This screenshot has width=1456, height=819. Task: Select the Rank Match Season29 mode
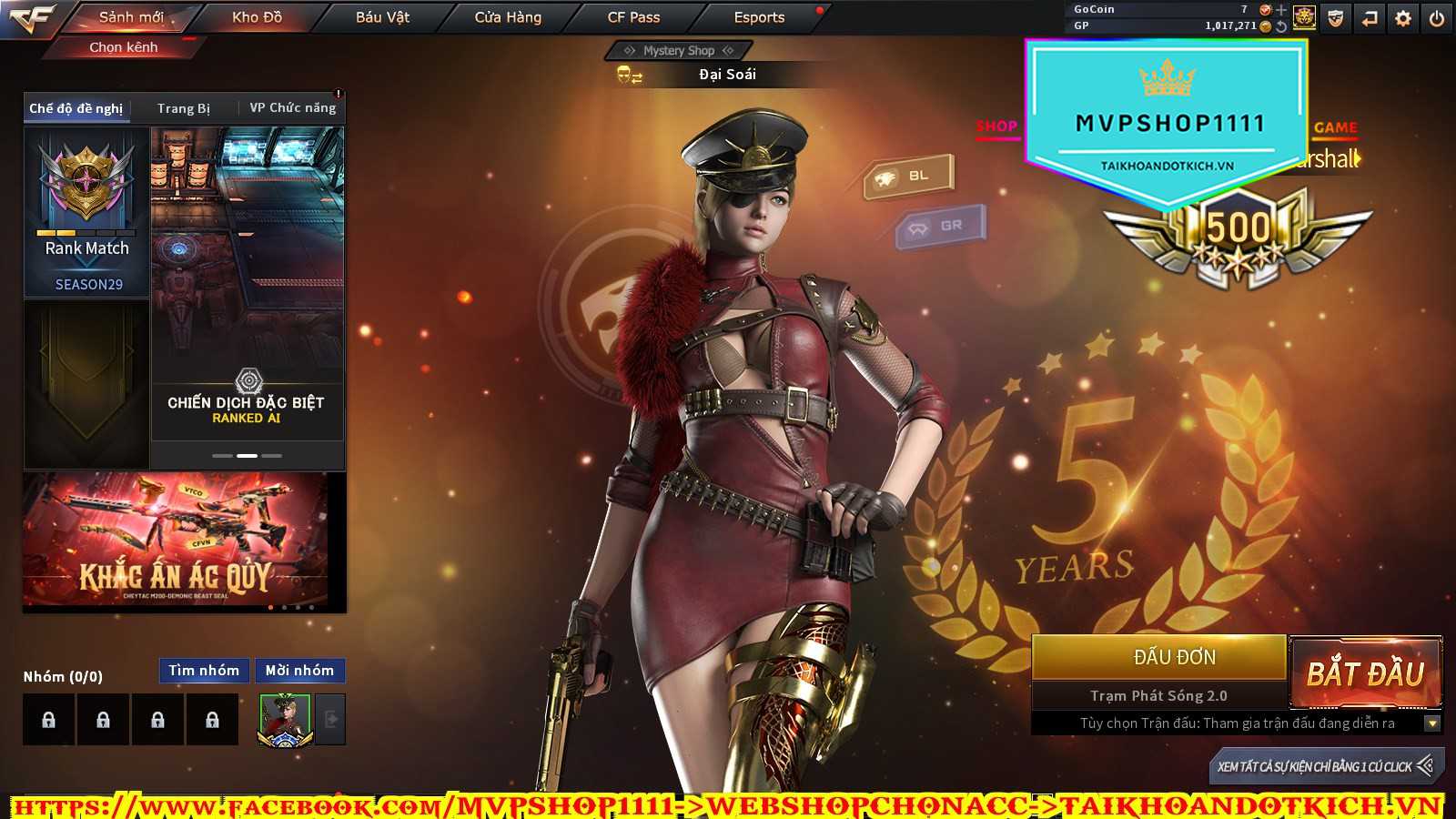click(87, 213)
